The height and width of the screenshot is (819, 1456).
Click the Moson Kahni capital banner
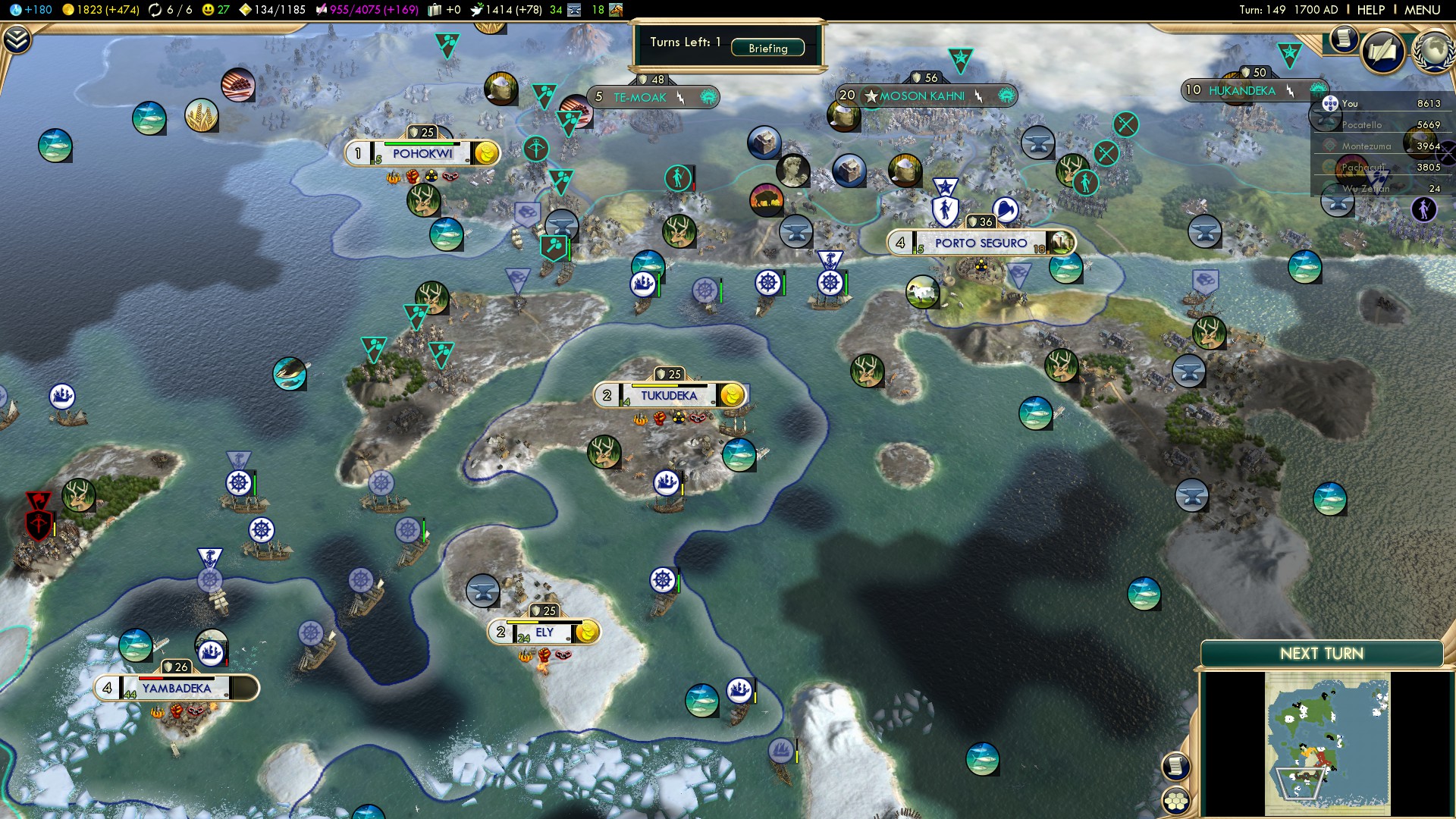[922, 96]
